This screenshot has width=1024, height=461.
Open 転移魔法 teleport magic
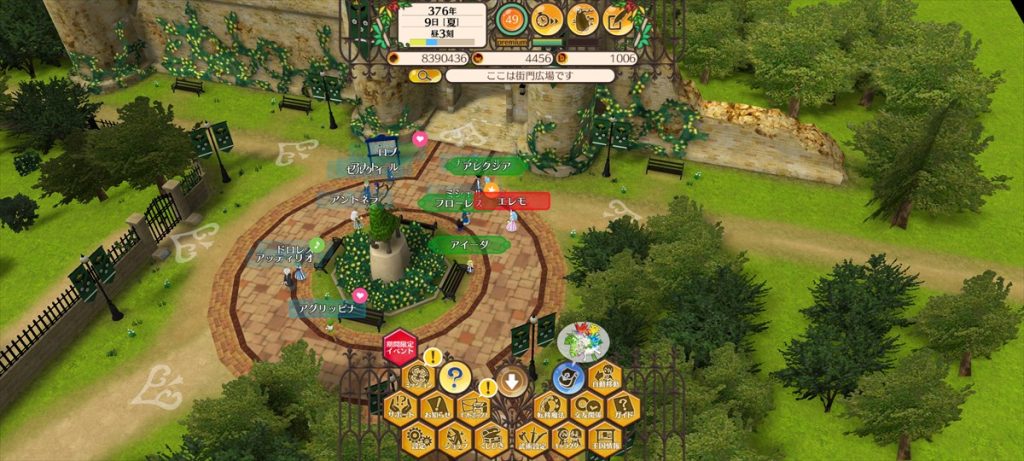[550, 407]
